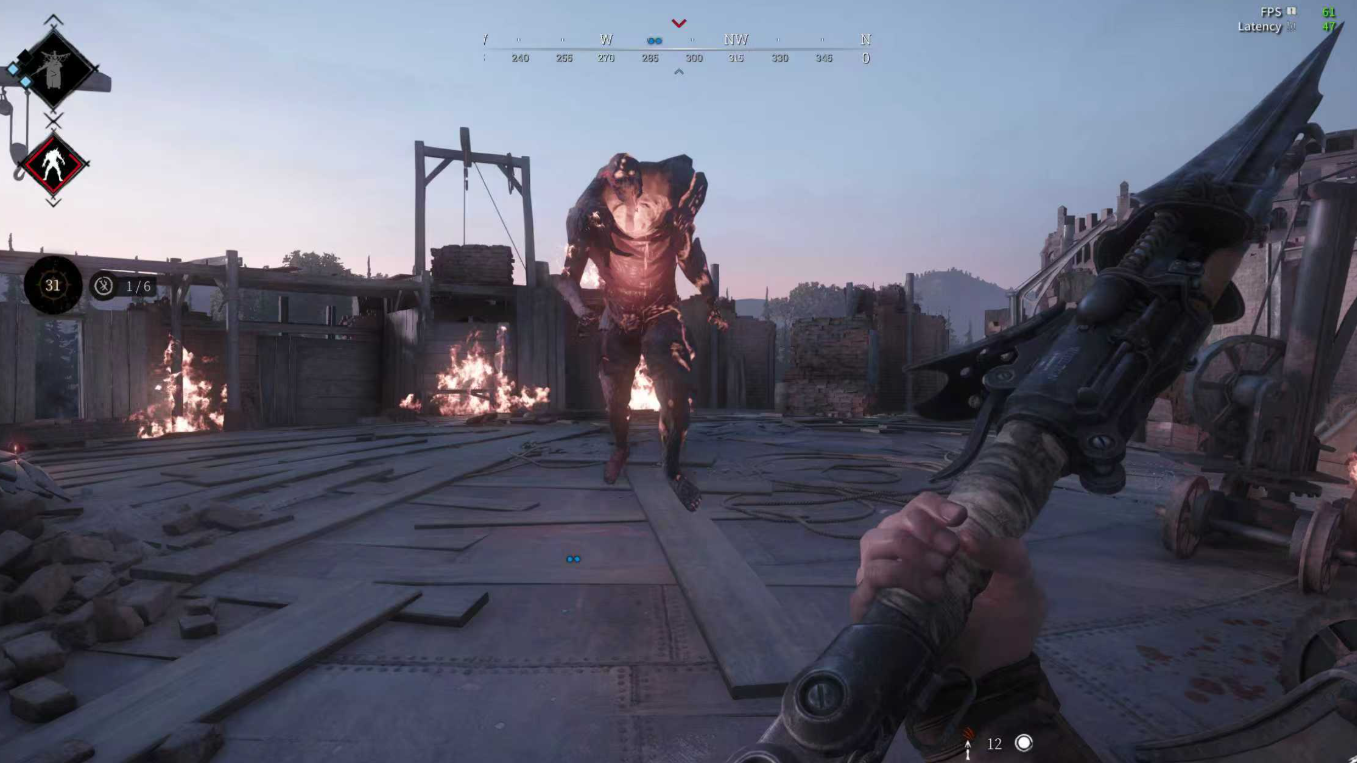Click the red objective chevron above the compass
This screenshot has width=1357, height=763.
click(679, 23)
